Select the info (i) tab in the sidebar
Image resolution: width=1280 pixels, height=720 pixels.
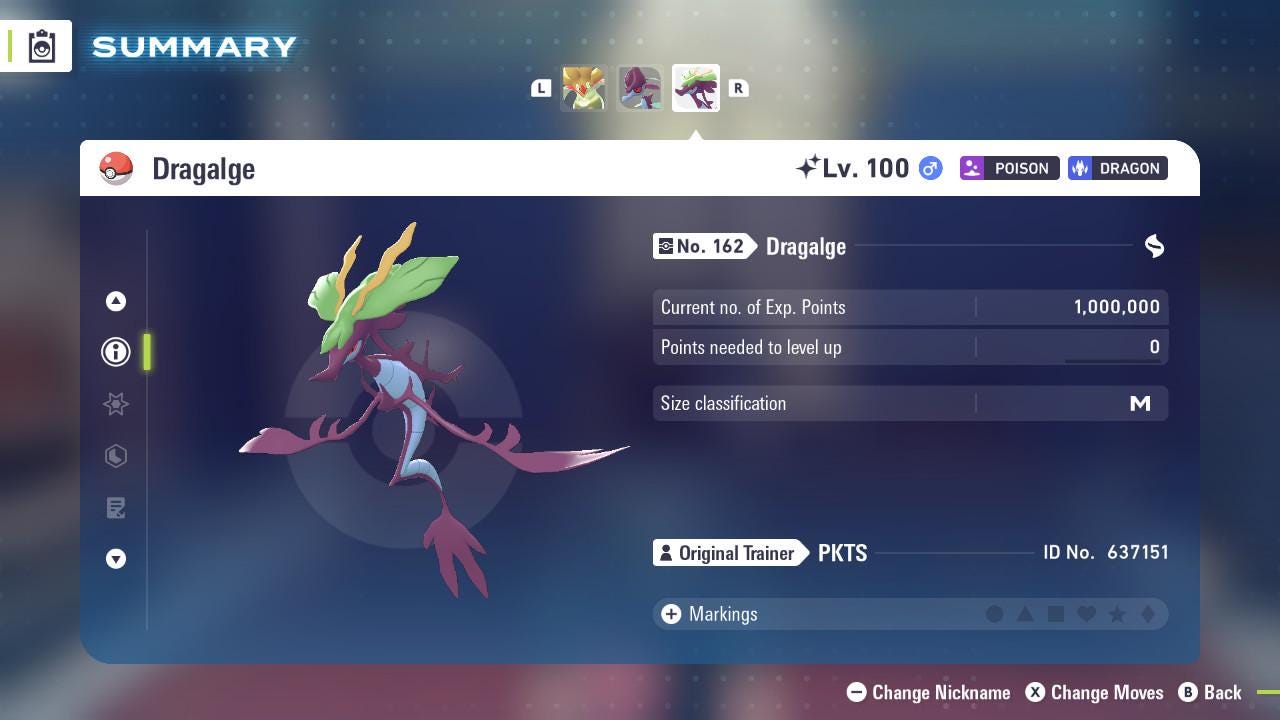click(115, 352)
